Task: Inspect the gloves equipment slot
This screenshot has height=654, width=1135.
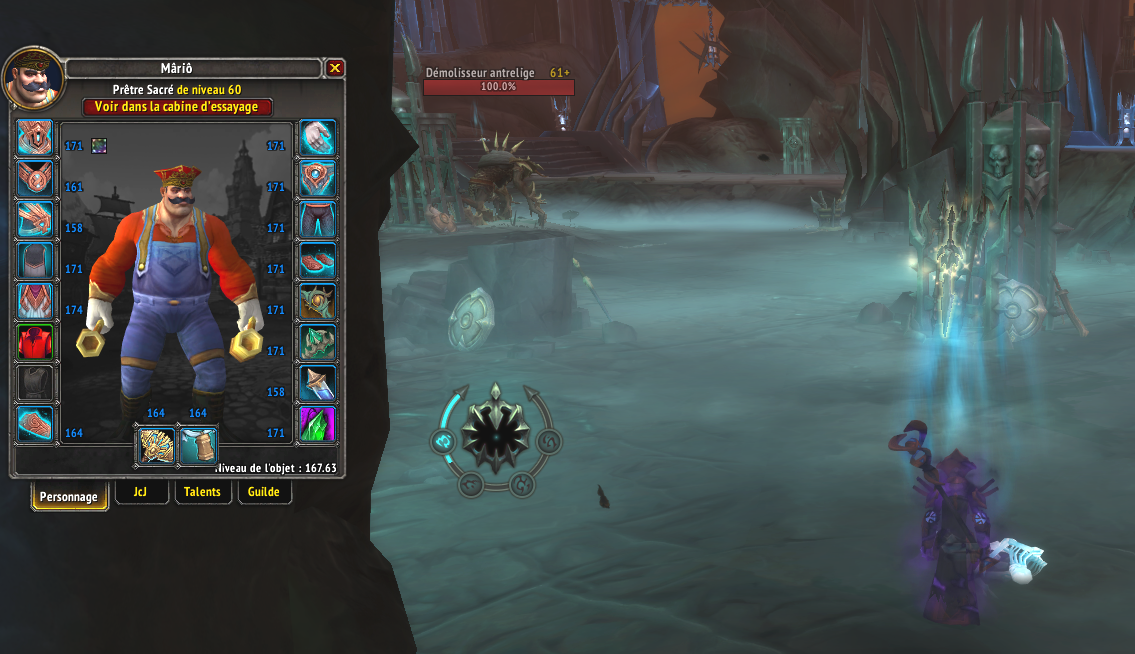Action: [x=318, y=138]
